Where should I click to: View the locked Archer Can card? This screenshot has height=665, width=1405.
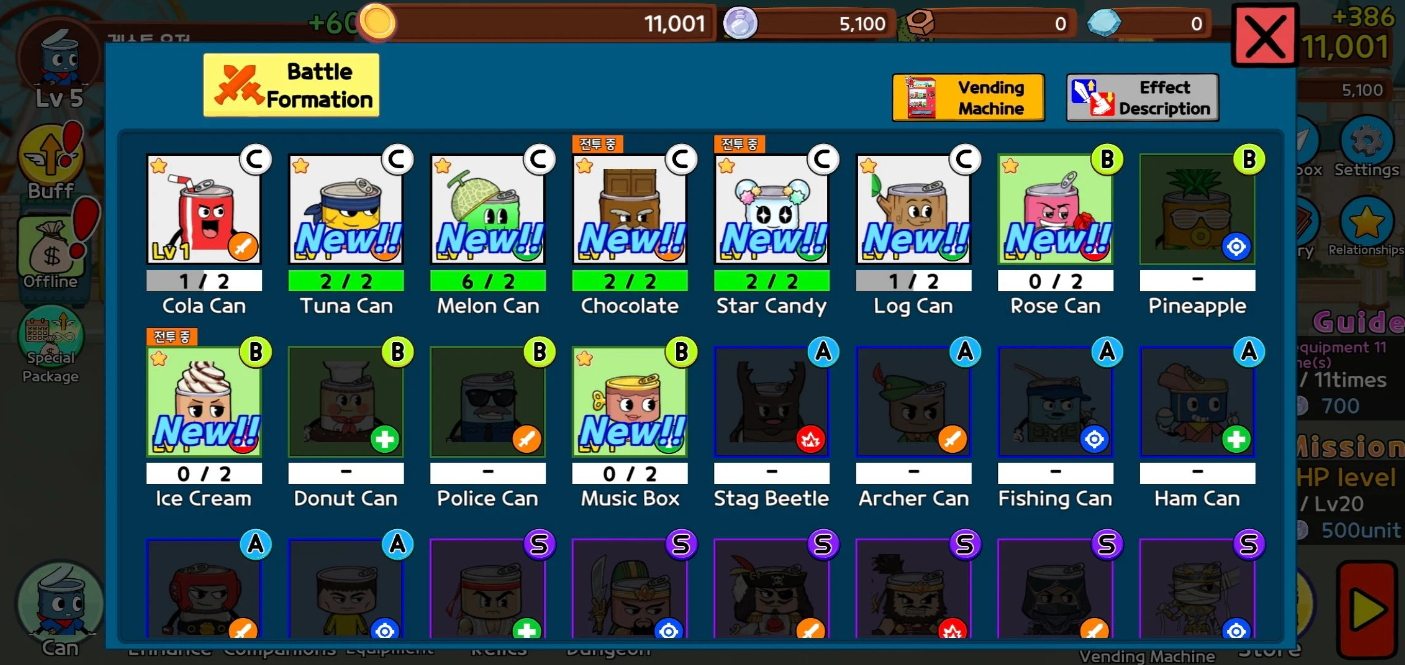tap(914, 401)
